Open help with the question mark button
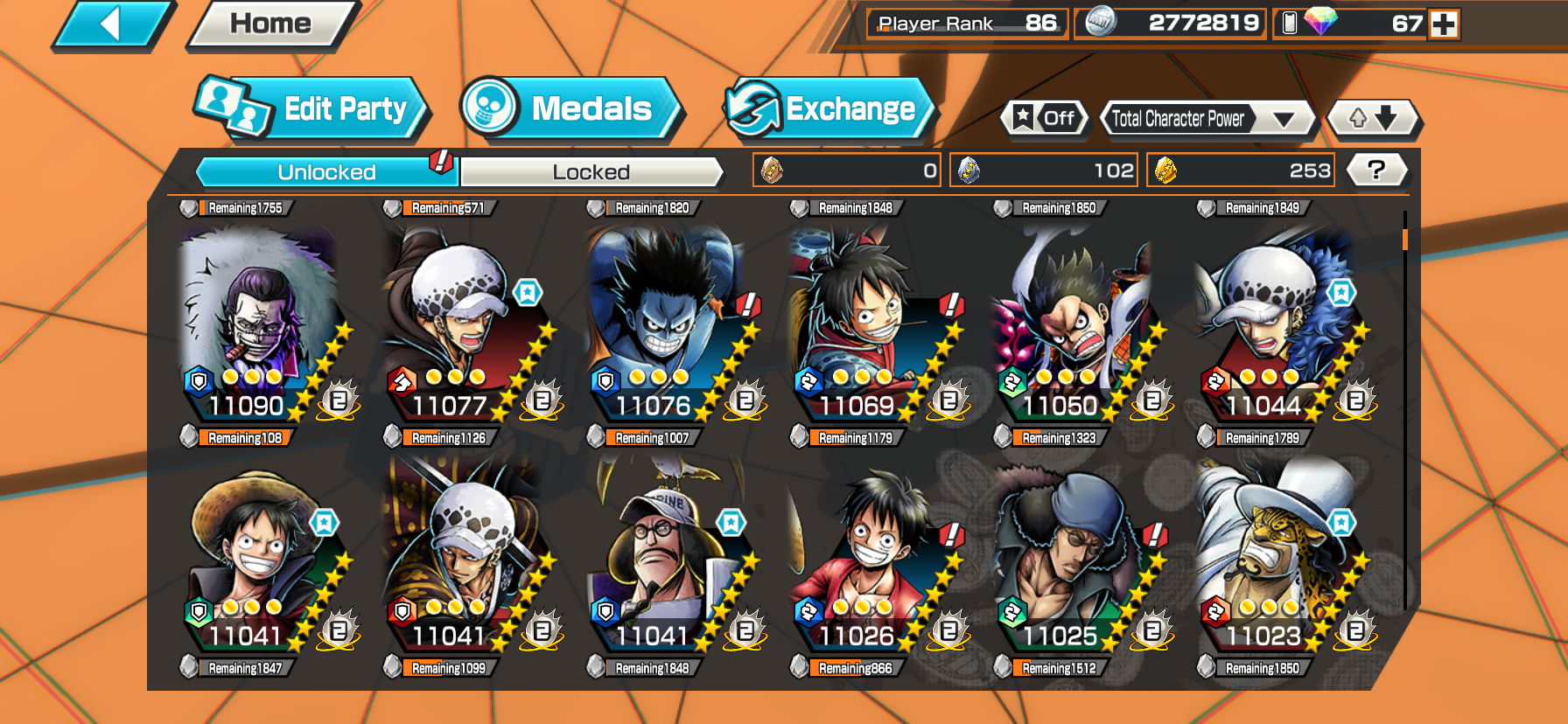Screen dimensions: 1568x724 click(1376, 170)
